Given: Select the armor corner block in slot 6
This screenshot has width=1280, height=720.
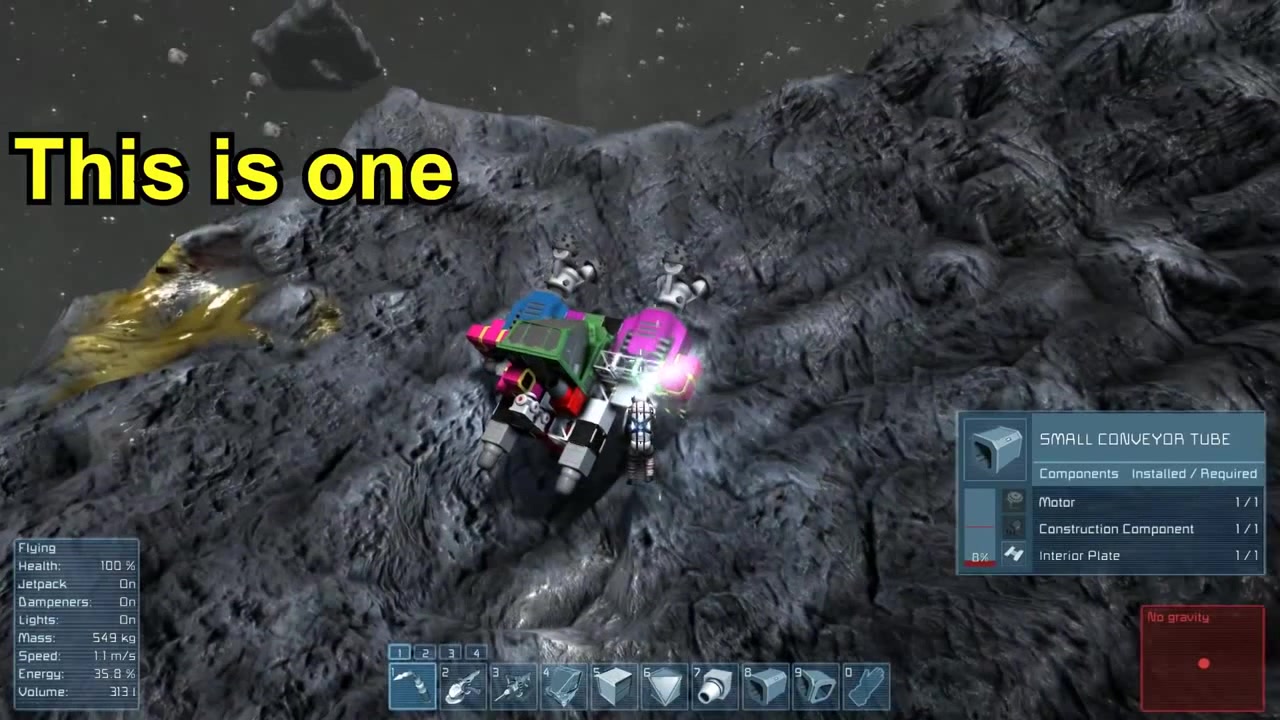Looking at the screenshot, I should 666,686.
